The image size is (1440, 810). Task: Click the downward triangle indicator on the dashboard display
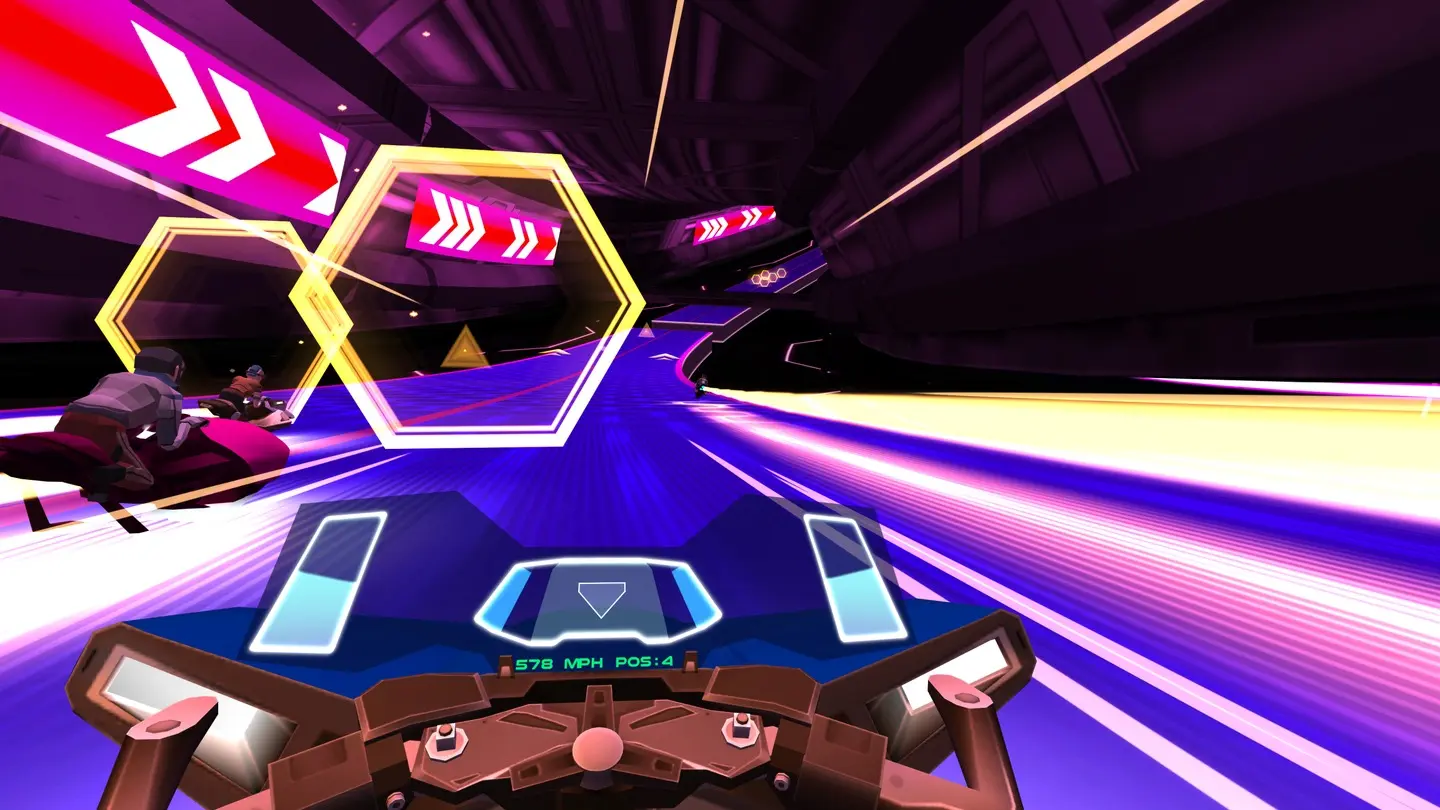(x=600, y=601)
